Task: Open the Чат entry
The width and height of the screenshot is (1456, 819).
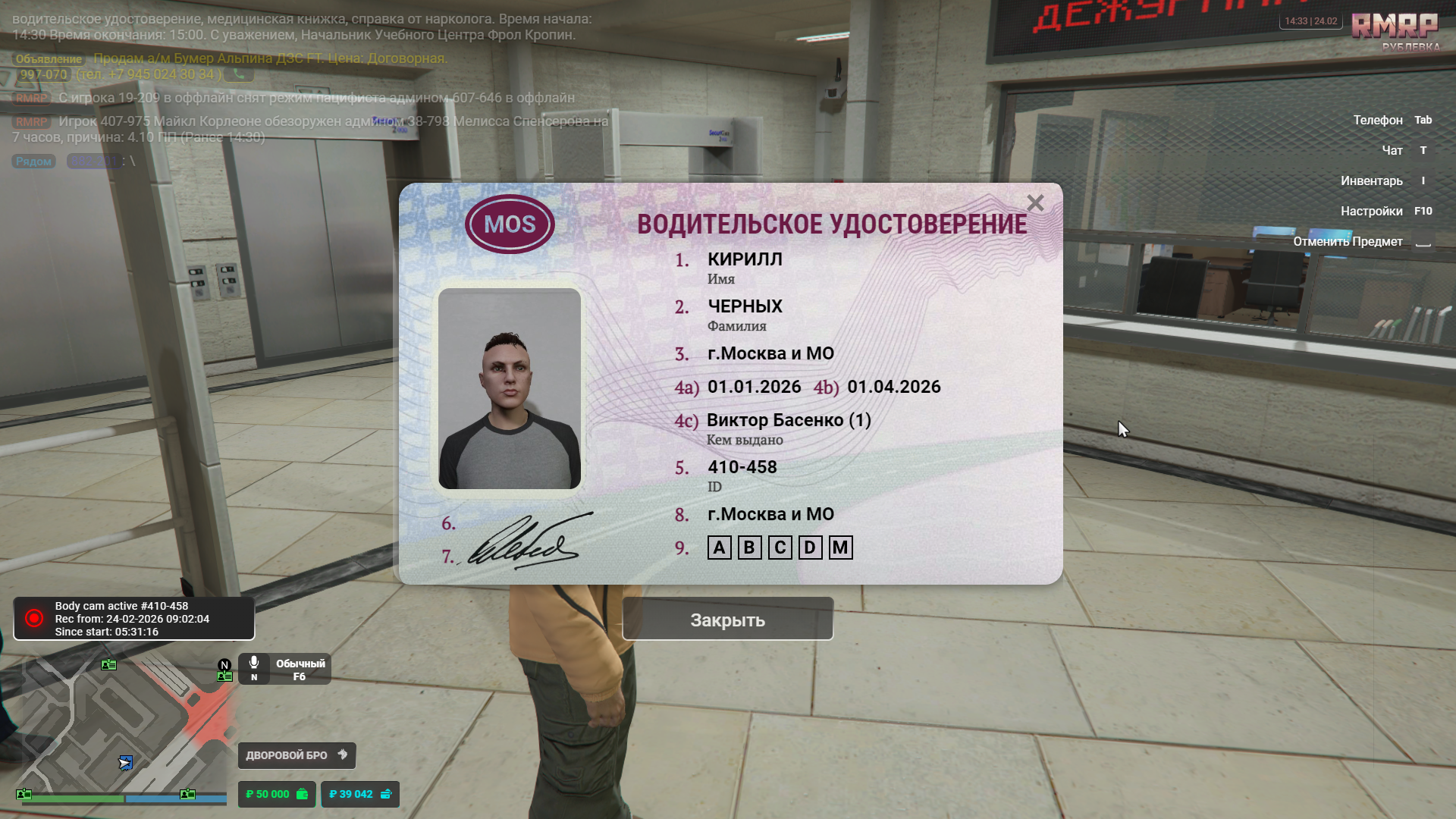Action: click(x=1392, y=150)
